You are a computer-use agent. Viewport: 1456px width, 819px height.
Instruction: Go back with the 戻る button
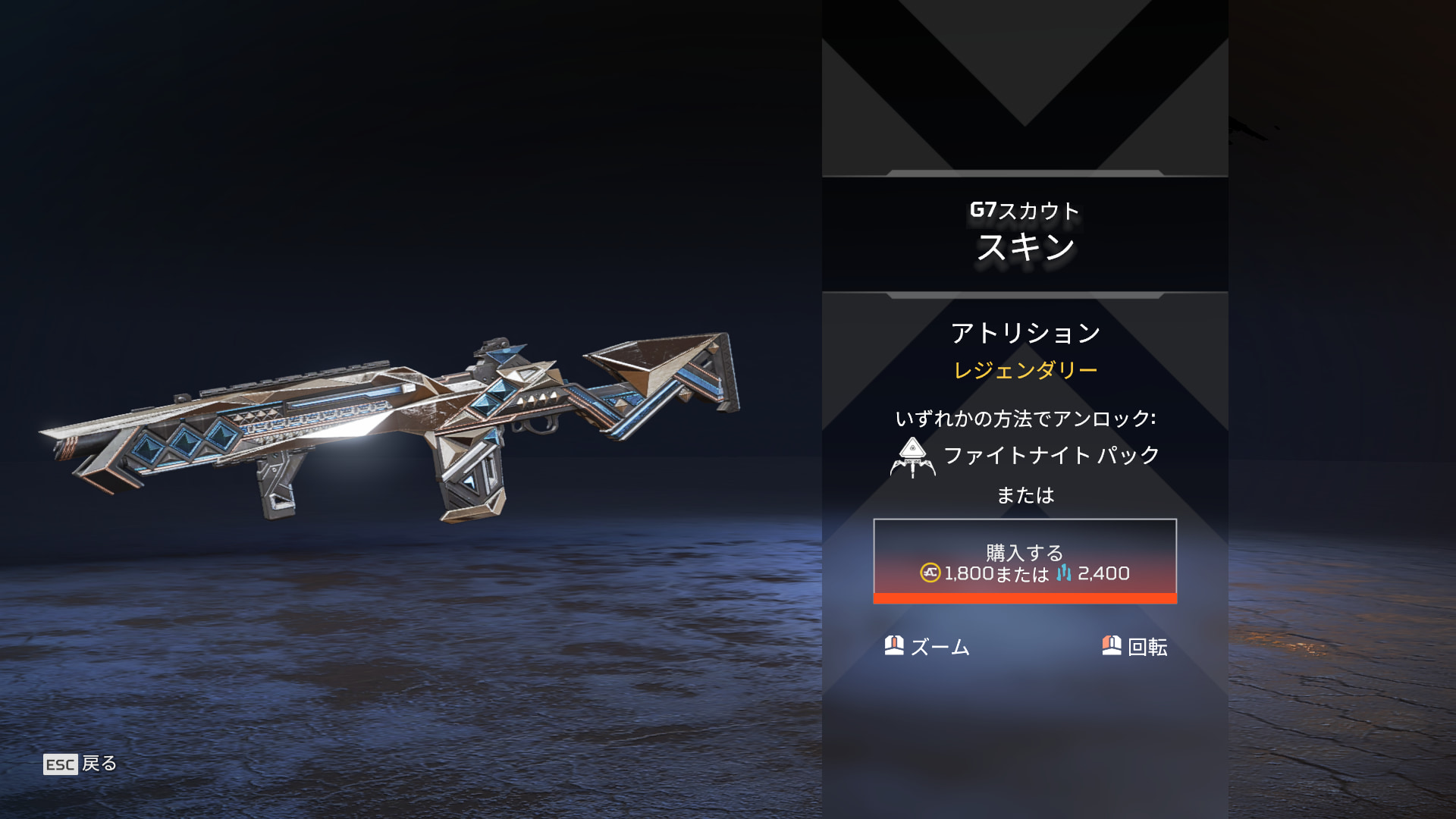pos(80,764)
